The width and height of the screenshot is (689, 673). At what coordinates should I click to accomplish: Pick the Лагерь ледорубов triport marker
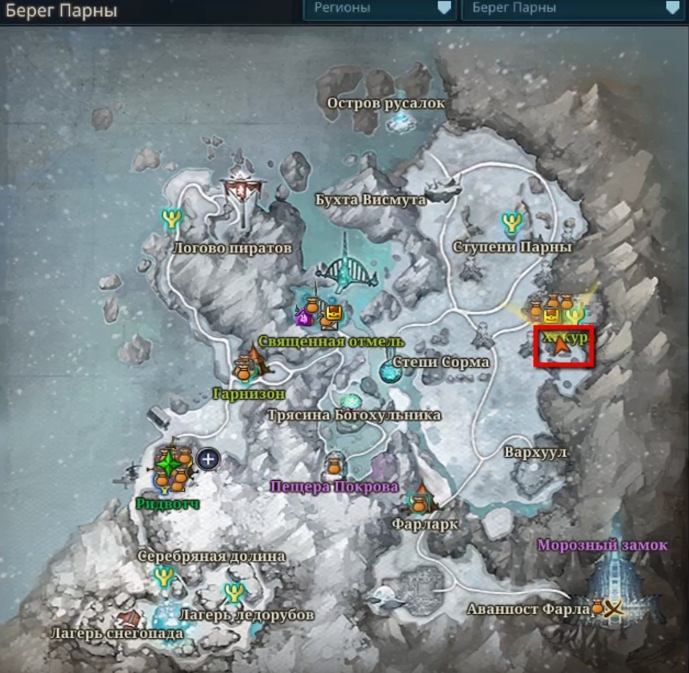(x=235, y=590)
